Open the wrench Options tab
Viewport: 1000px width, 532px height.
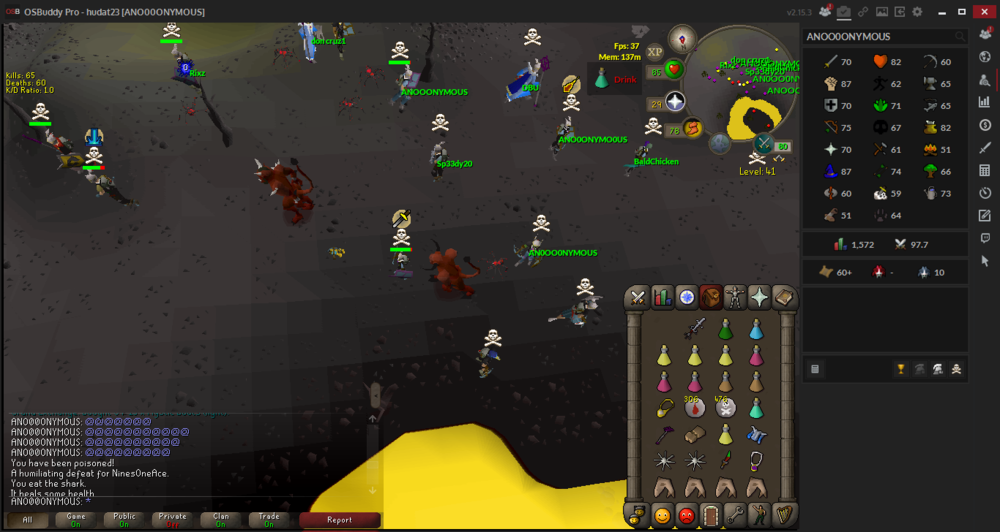coord(735,516)
